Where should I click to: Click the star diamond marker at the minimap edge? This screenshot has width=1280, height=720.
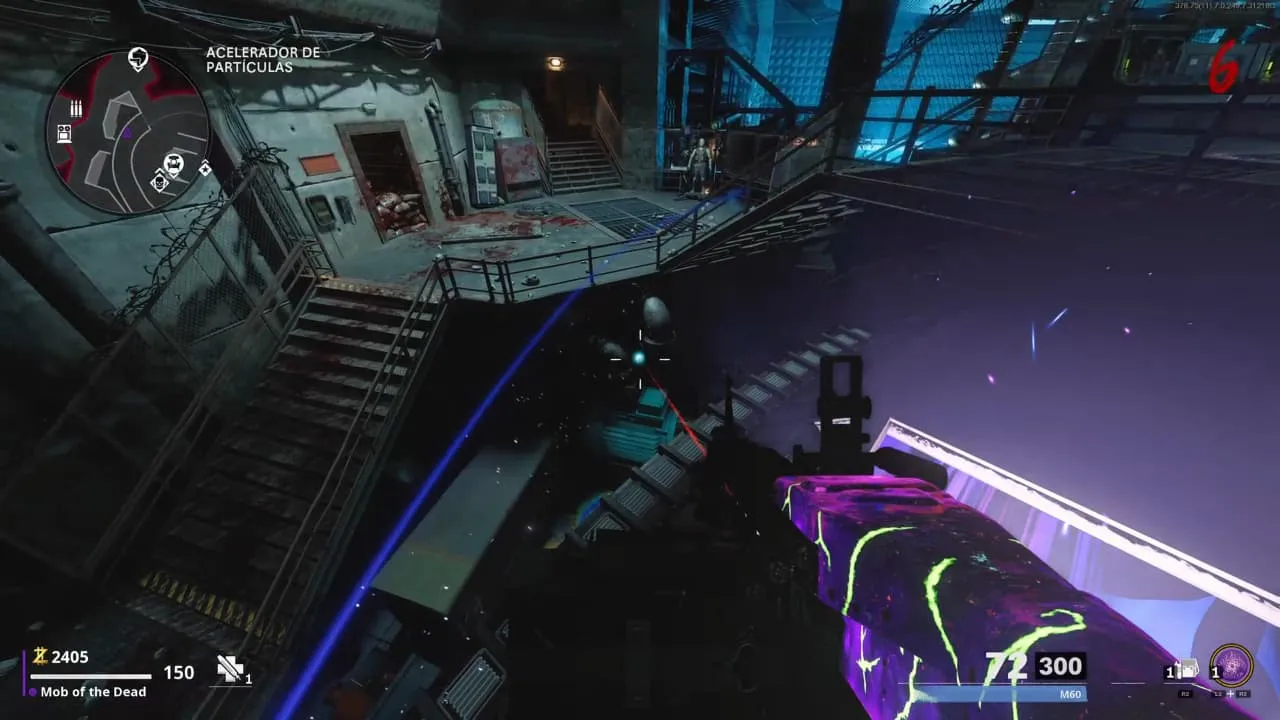[x=205, y=168]
